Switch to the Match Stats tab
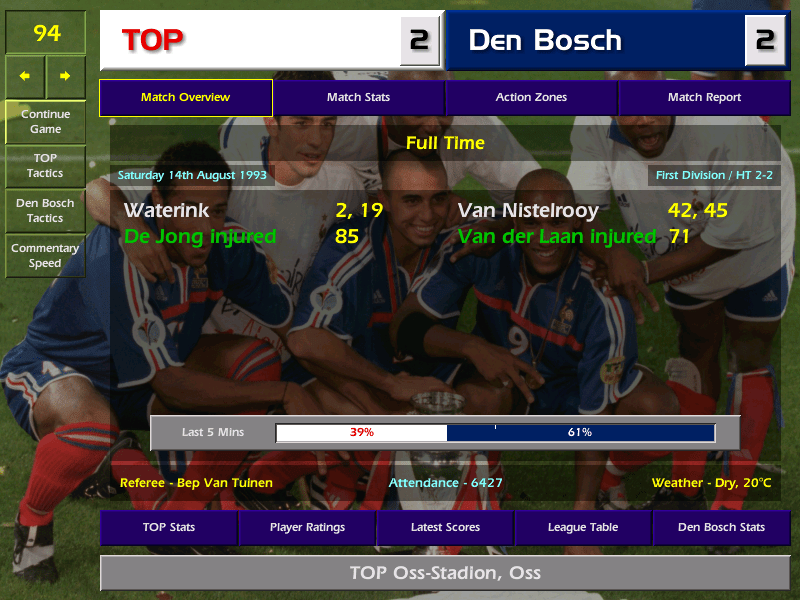800x600 pixels. click(x=358, y=98)
